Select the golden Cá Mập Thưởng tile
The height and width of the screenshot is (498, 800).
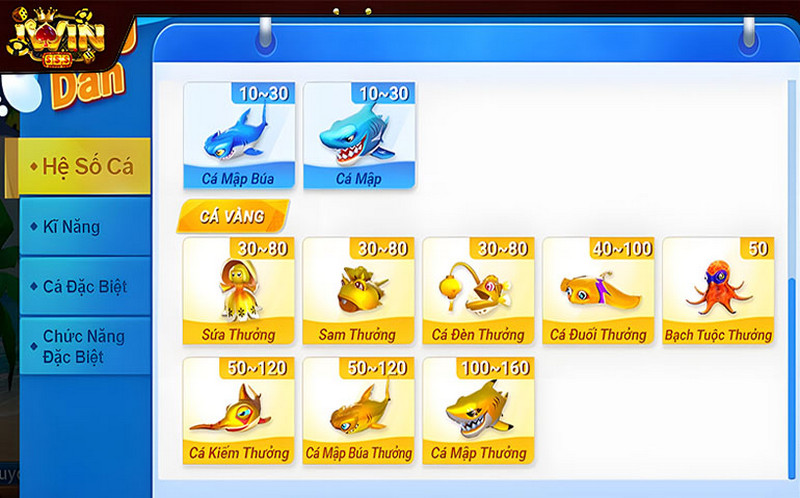(478, 411)
